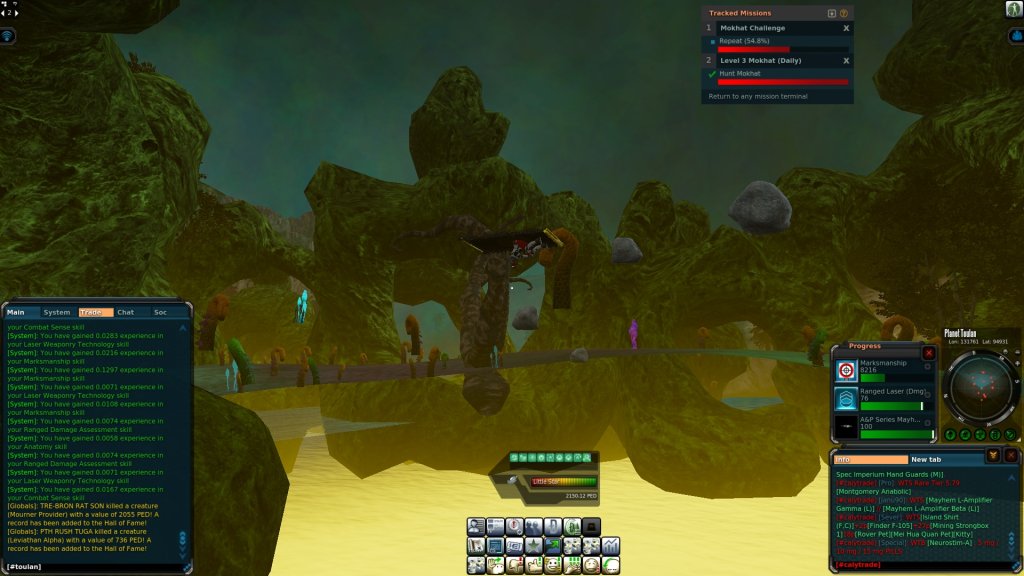This screenshot has height=576, width=1024.
Task: Open the character profile icon in action bar
Action: click(x=476, y=526)
